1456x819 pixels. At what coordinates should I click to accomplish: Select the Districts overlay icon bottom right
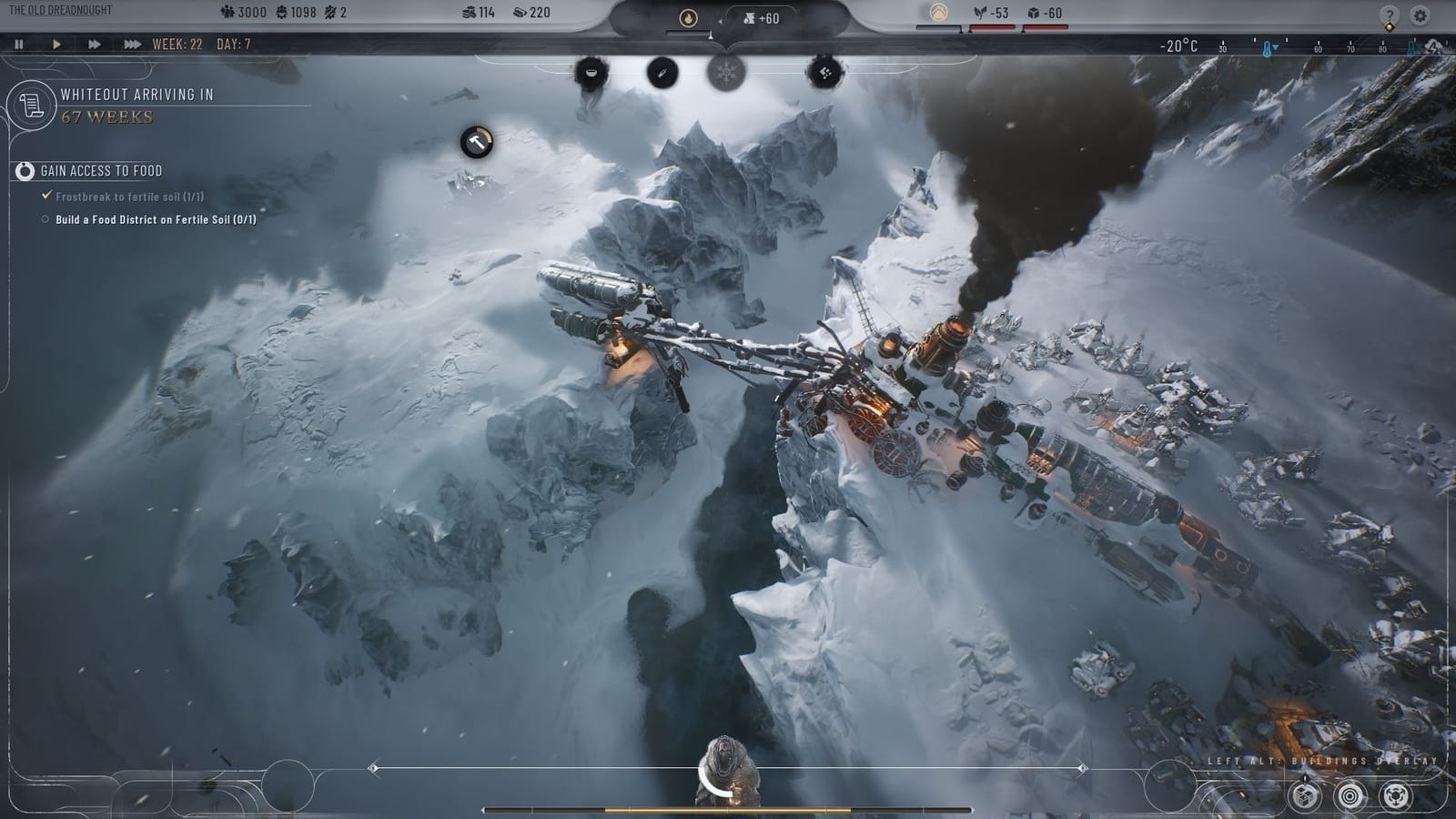(x=1303, y=797)
